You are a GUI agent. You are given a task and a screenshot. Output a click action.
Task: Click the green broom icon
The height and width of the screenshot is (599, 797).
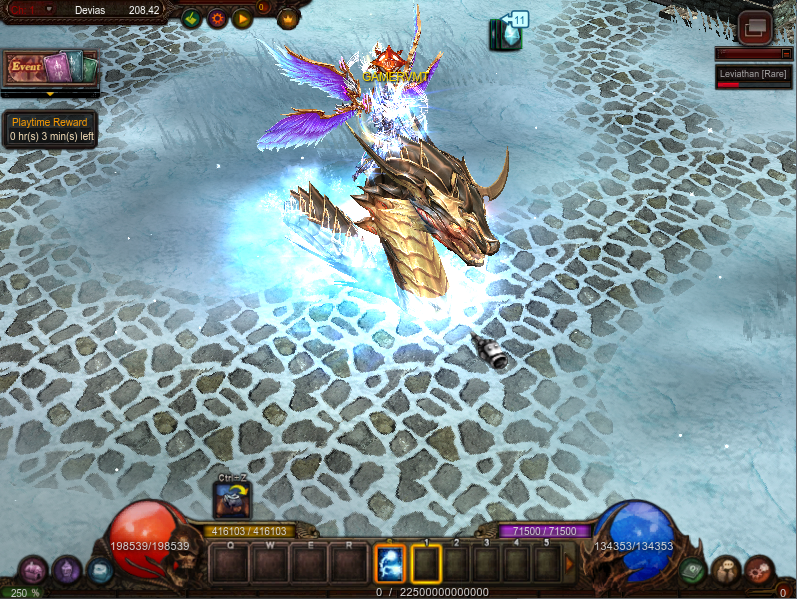click(192, 18)
